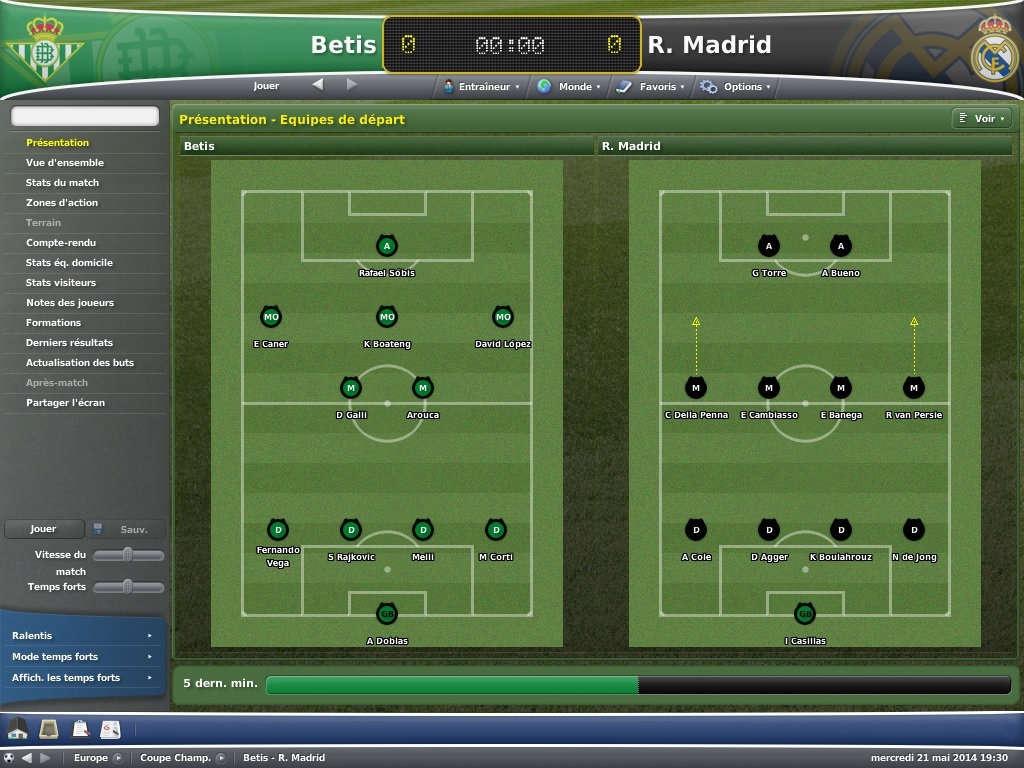Choose Partager l'écran option
This screenshot has height=768, width=1024.
point(65,403)
